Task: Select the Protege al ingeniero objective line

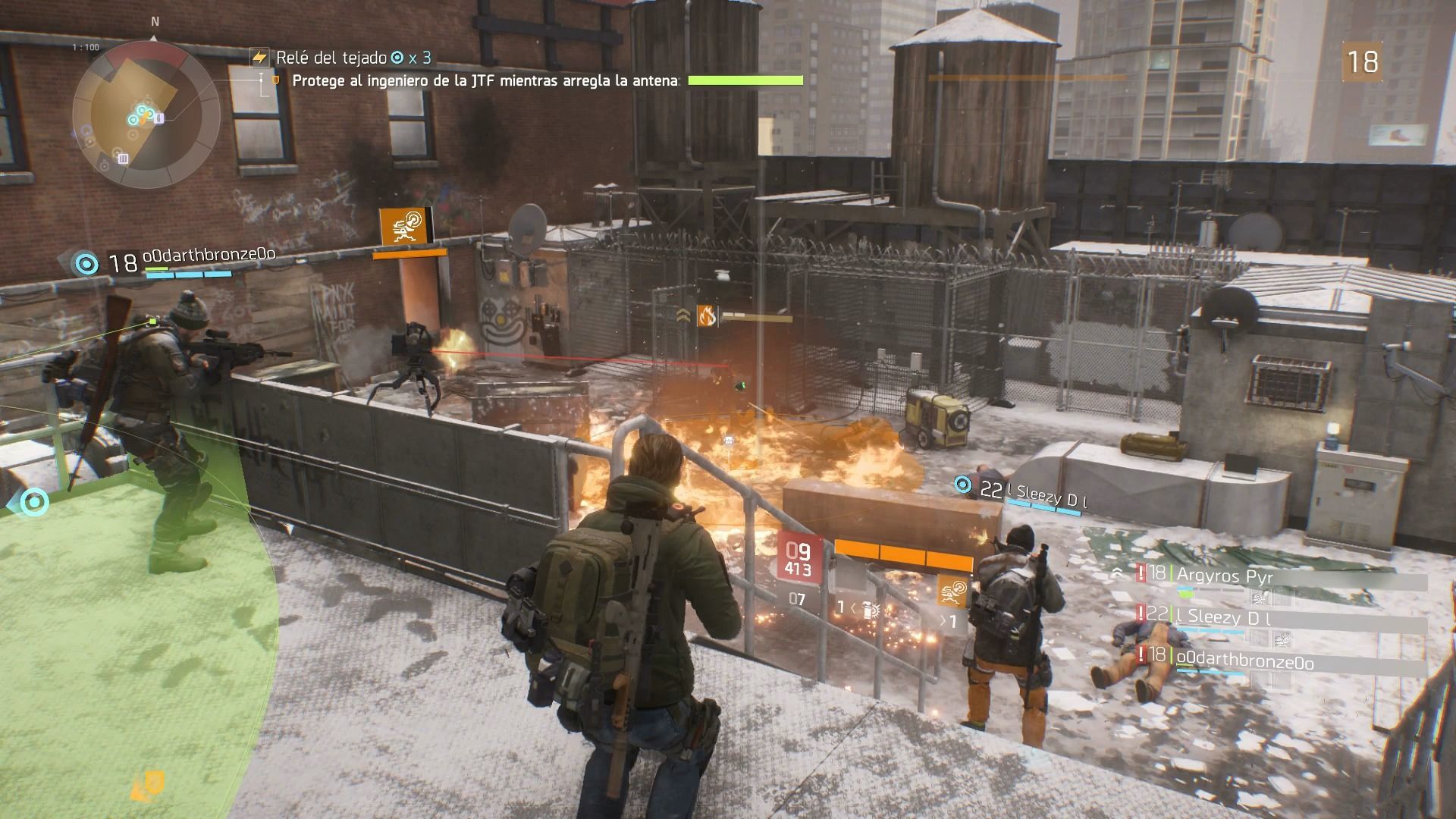Action: [x=485, y=80]
